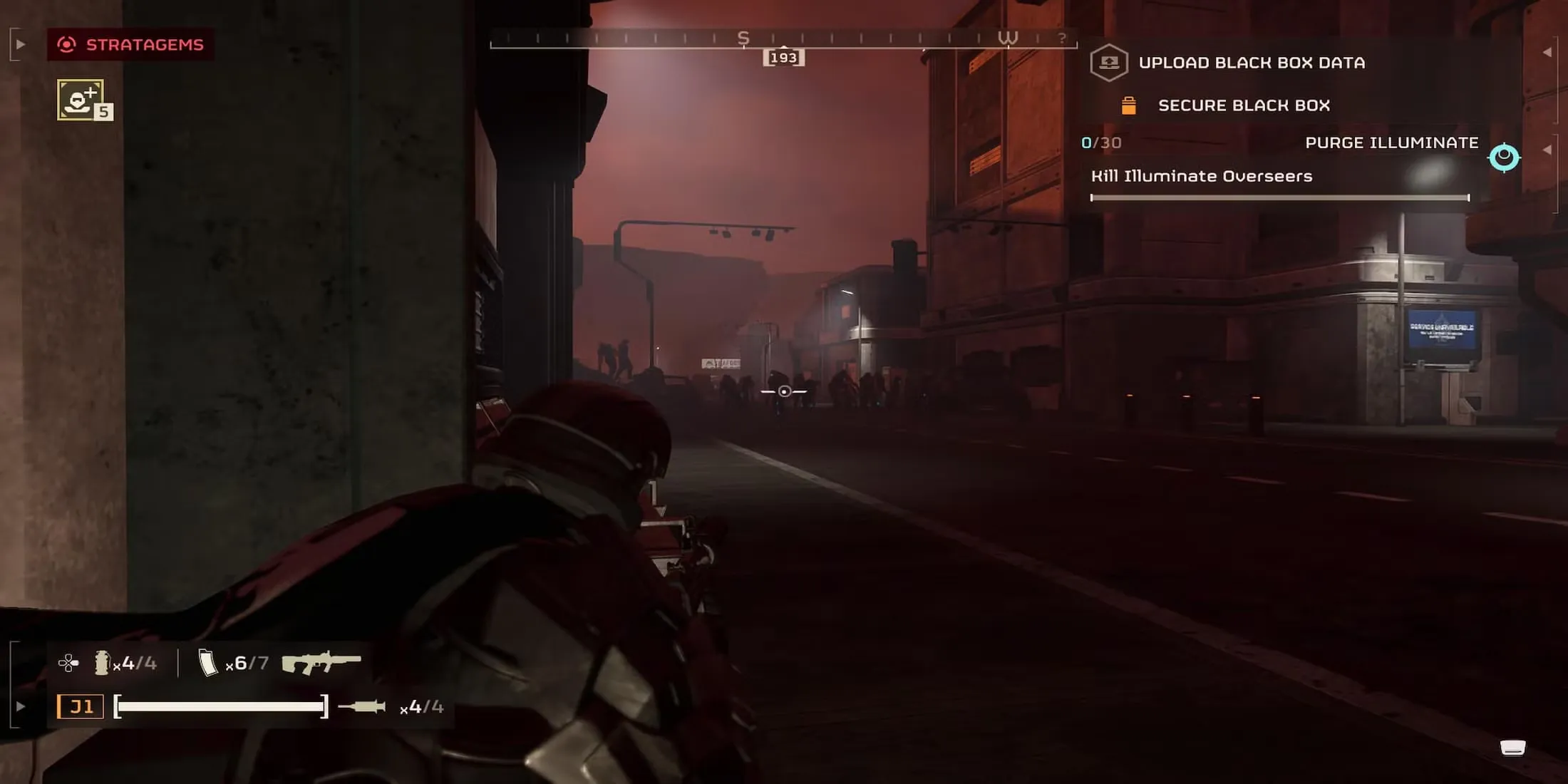Viewport: 1568px width, 784px height.
Task: Click the Upload Black Box Data objective
Action: pyautogui.click(x=1251, y=63)
